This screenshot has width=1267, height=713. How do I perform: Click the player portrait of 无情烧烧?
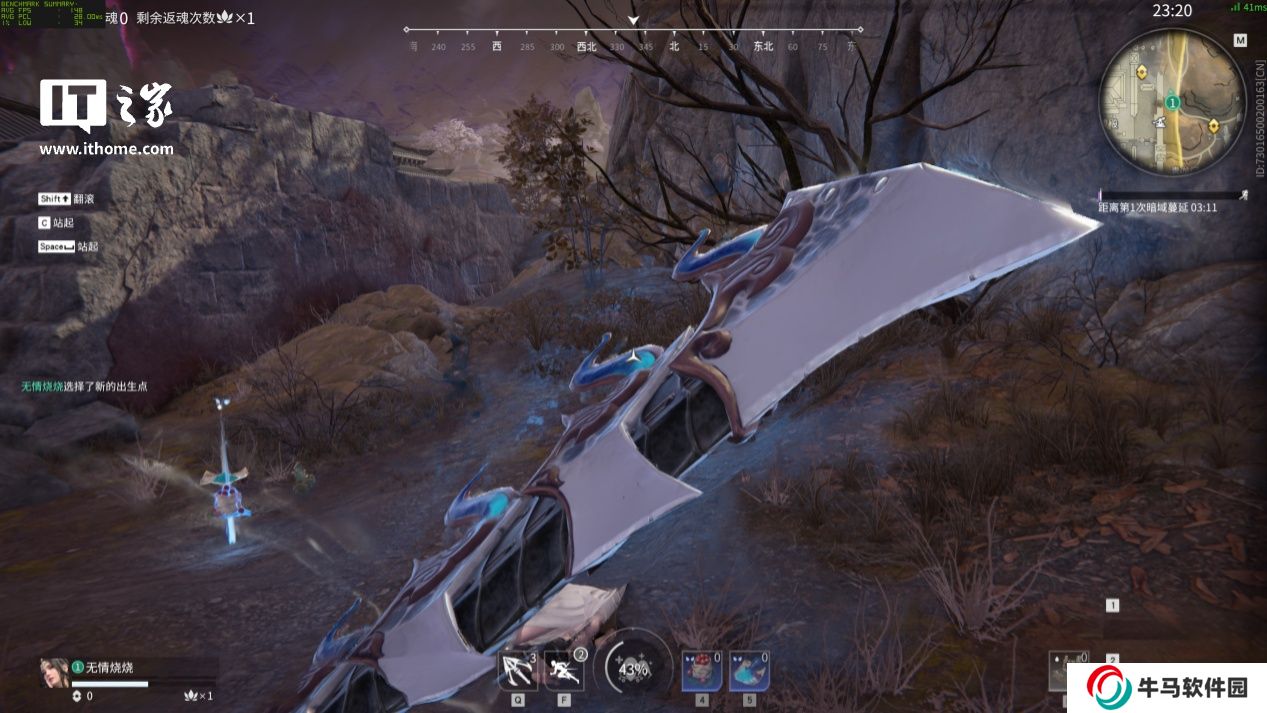[54, 672]
